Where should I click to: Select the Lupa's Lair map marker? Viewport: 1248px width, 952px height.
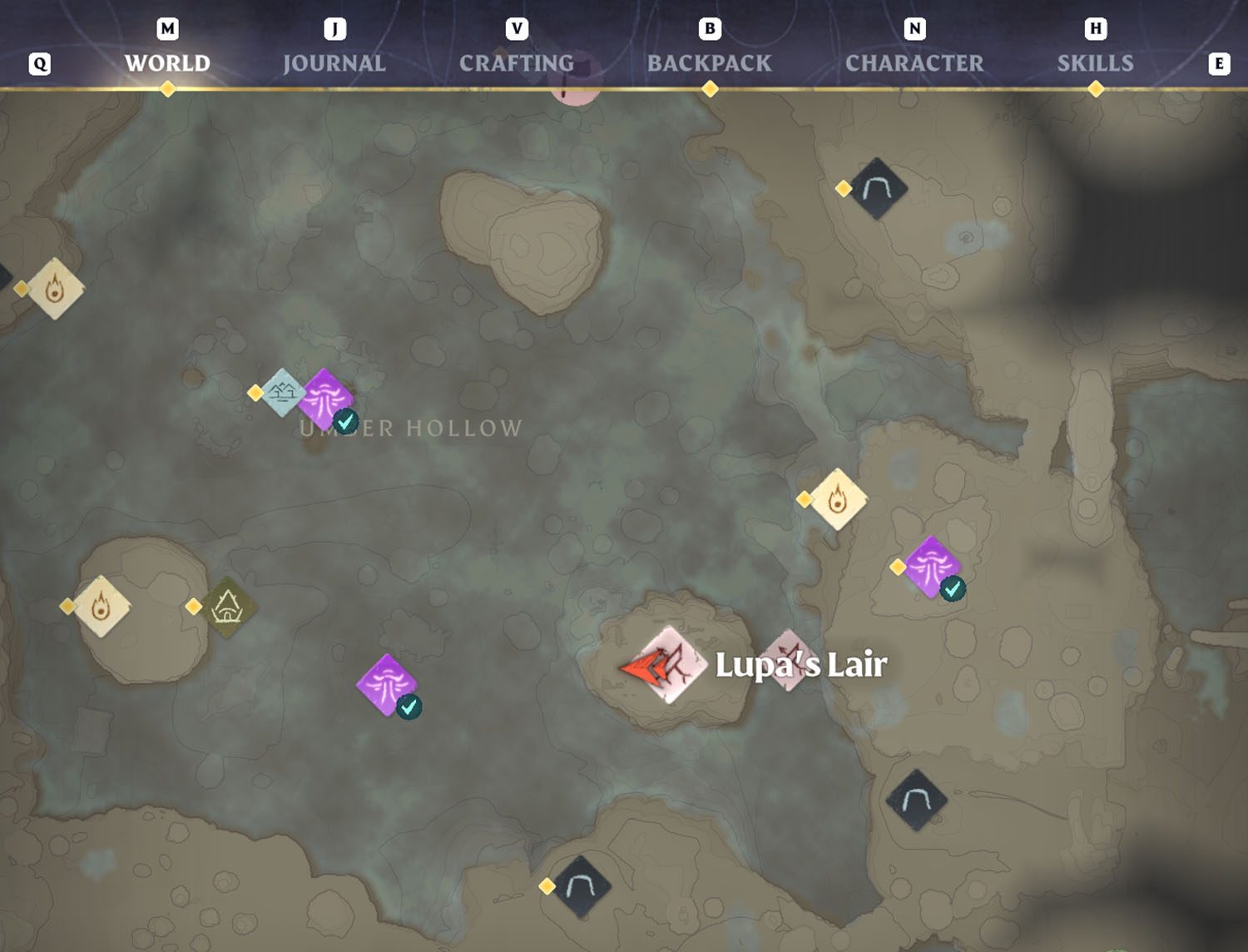click(671, 664)
